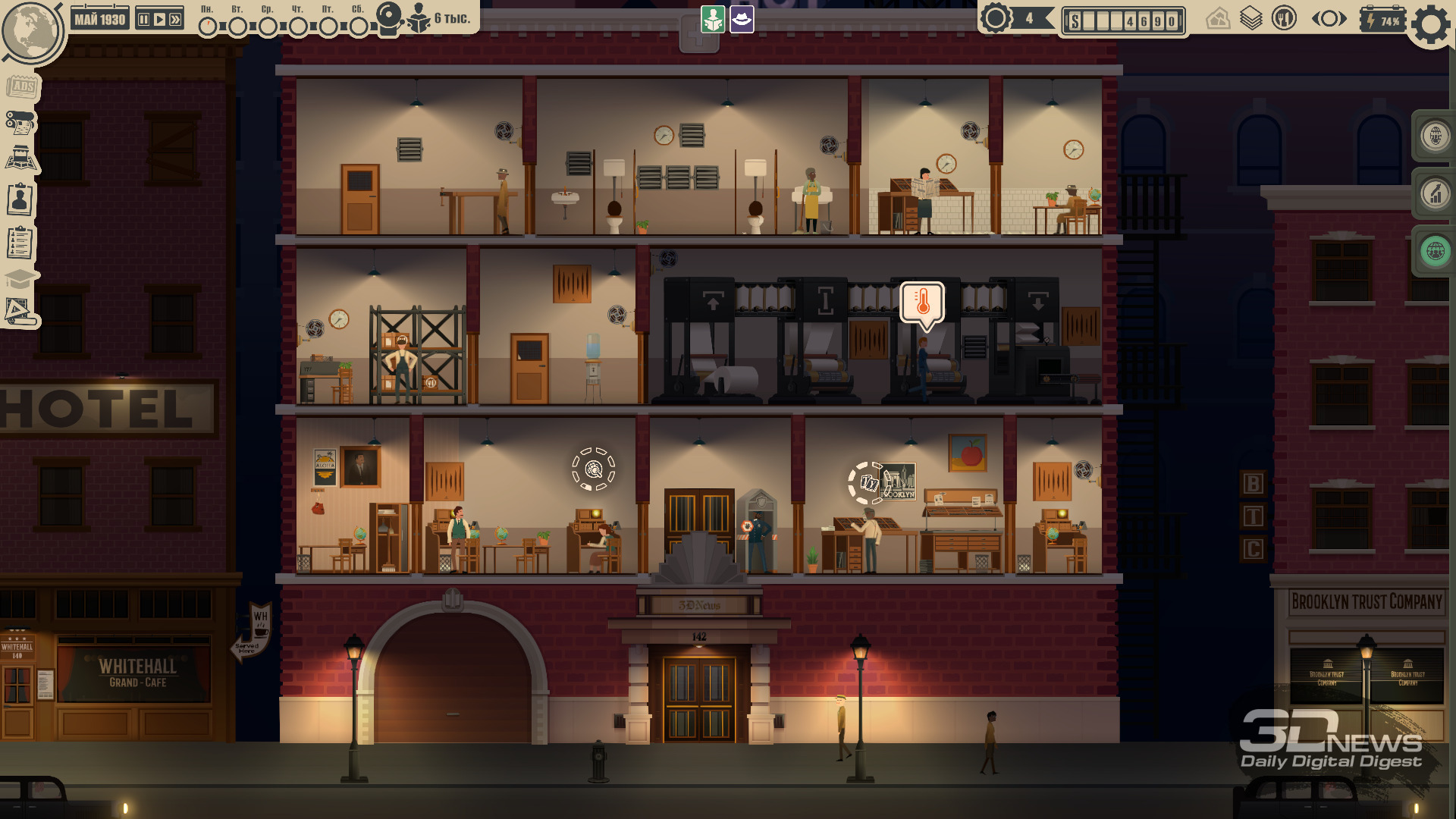The width and height of the screenshot is (1456, 819).
Task: Open the settings gear menu
Action: point(1431,24)
